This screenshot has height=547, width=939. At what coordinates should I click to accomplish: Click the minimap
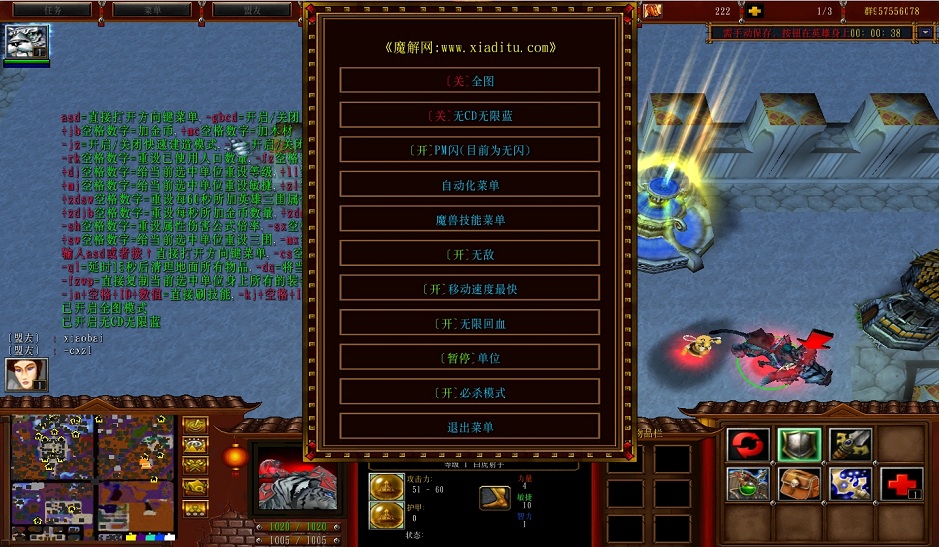coord(93,468)
